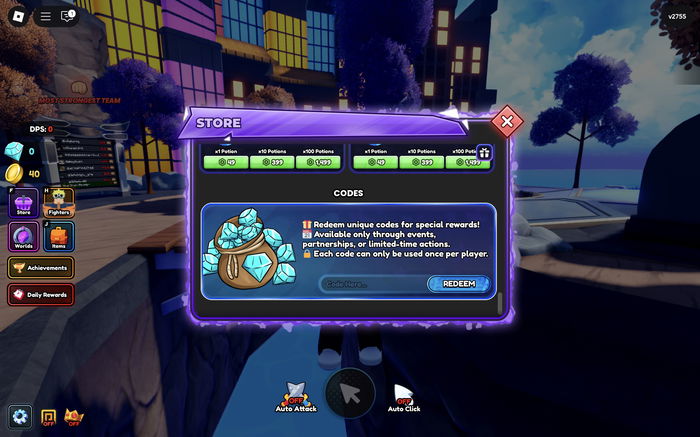700x437 pixels.
Task: Open the Worlds menu
Action: point(24,237)
